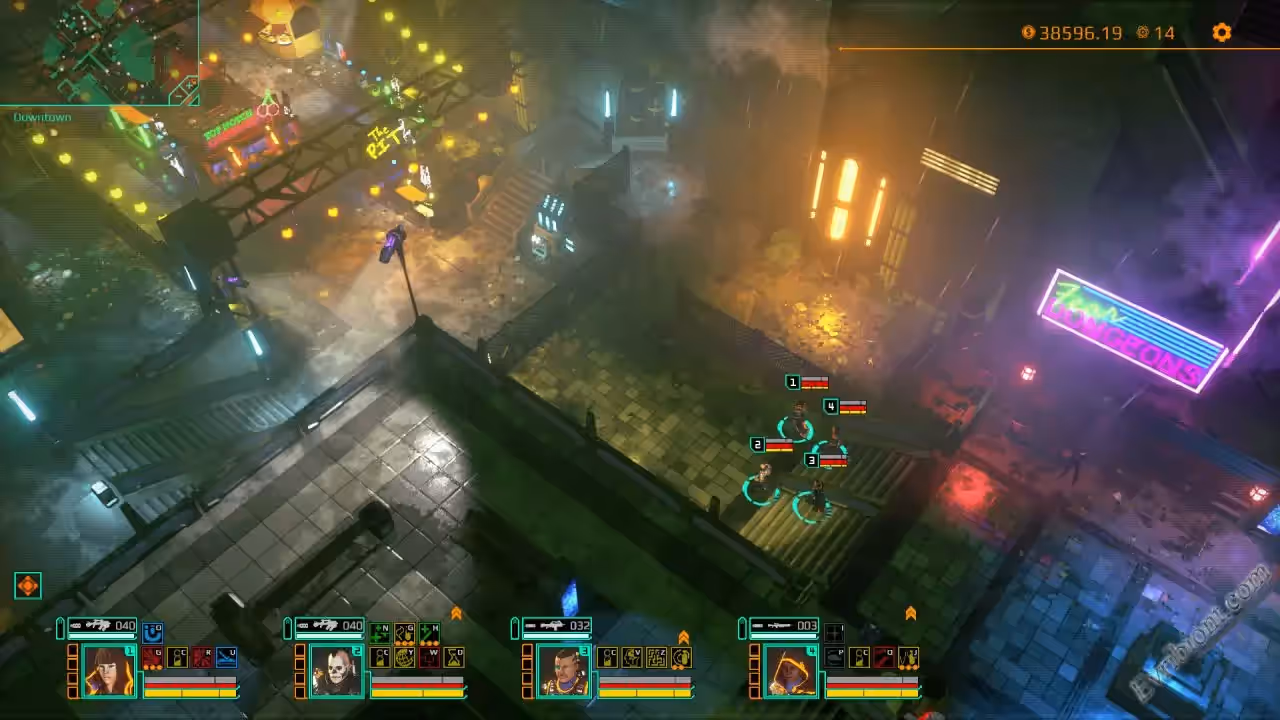Select agent 4 hooded portrait

791,670
